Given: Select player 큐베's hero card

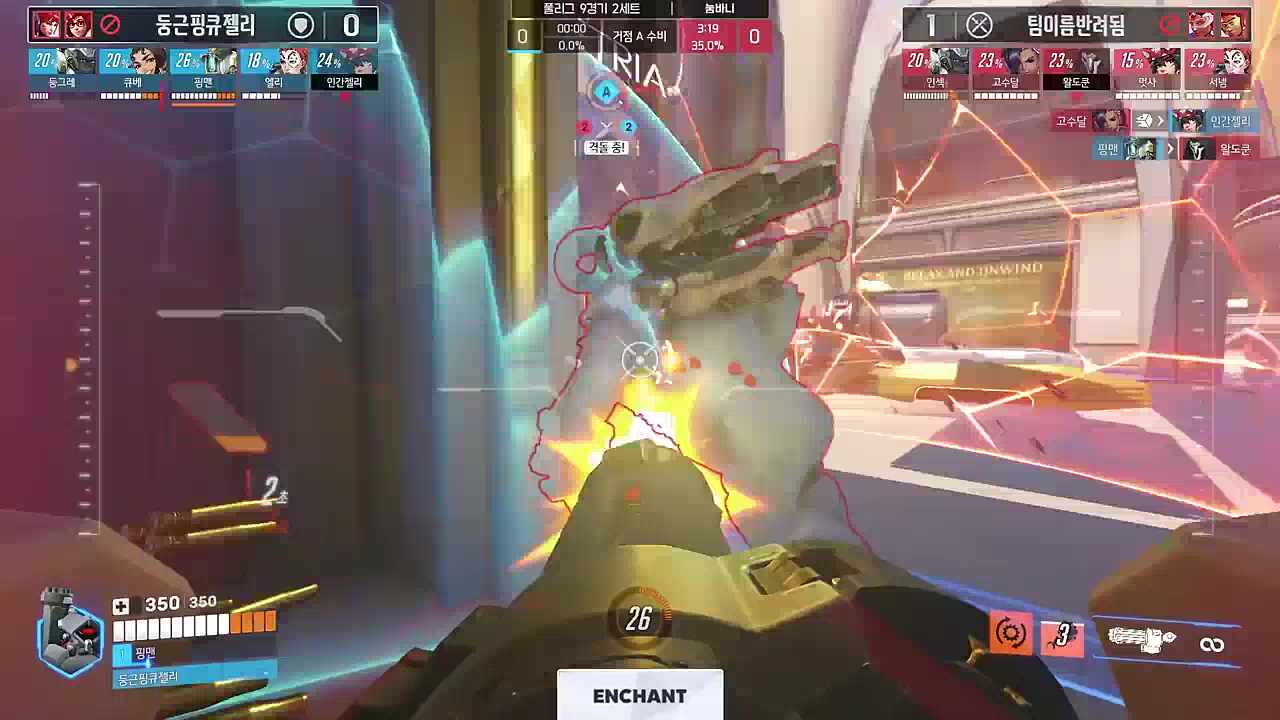Looking at the screenshot, I should 133,69.
